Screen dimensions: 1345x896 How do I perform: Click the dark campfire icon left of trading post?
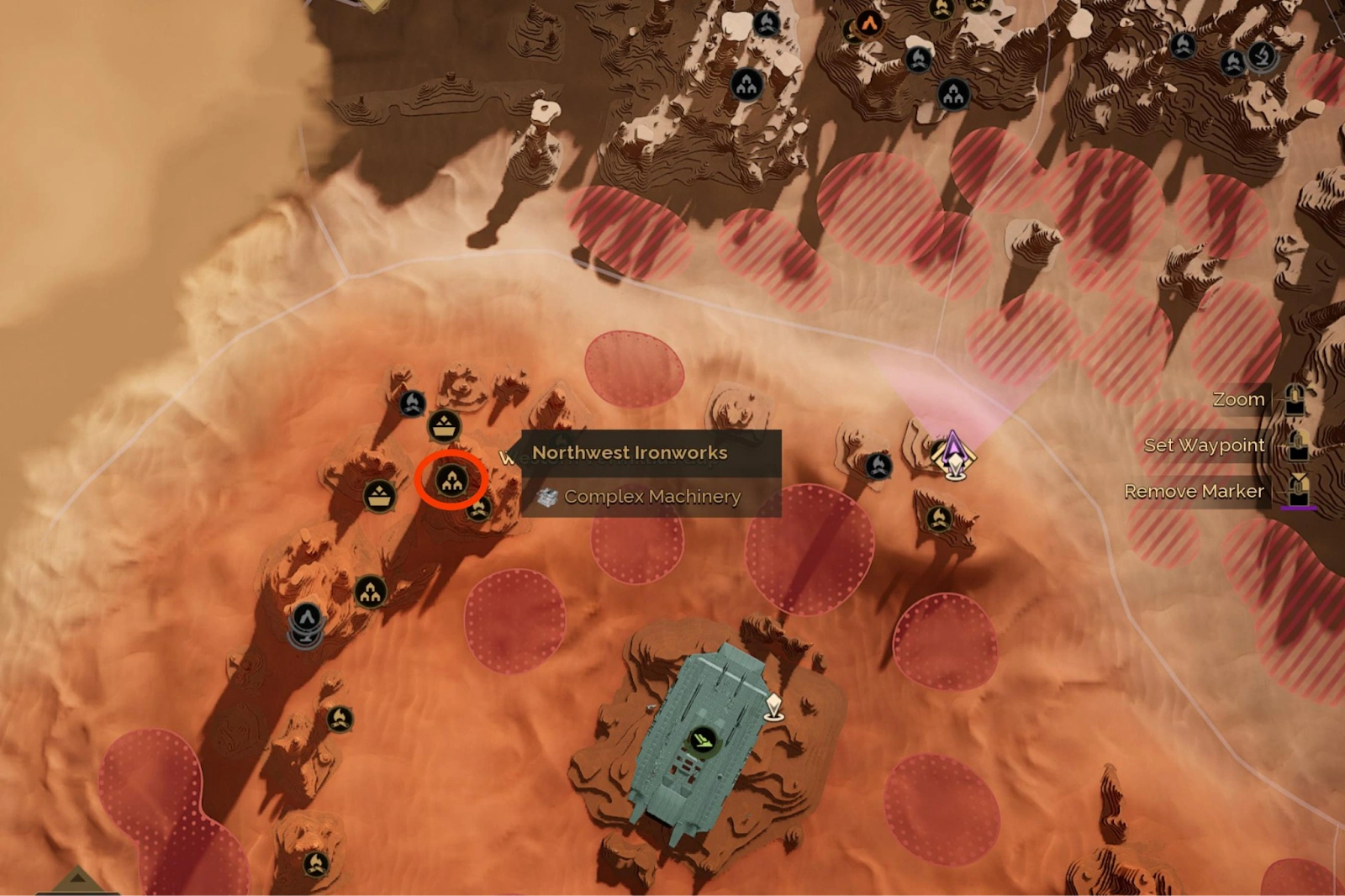(878, 466)
